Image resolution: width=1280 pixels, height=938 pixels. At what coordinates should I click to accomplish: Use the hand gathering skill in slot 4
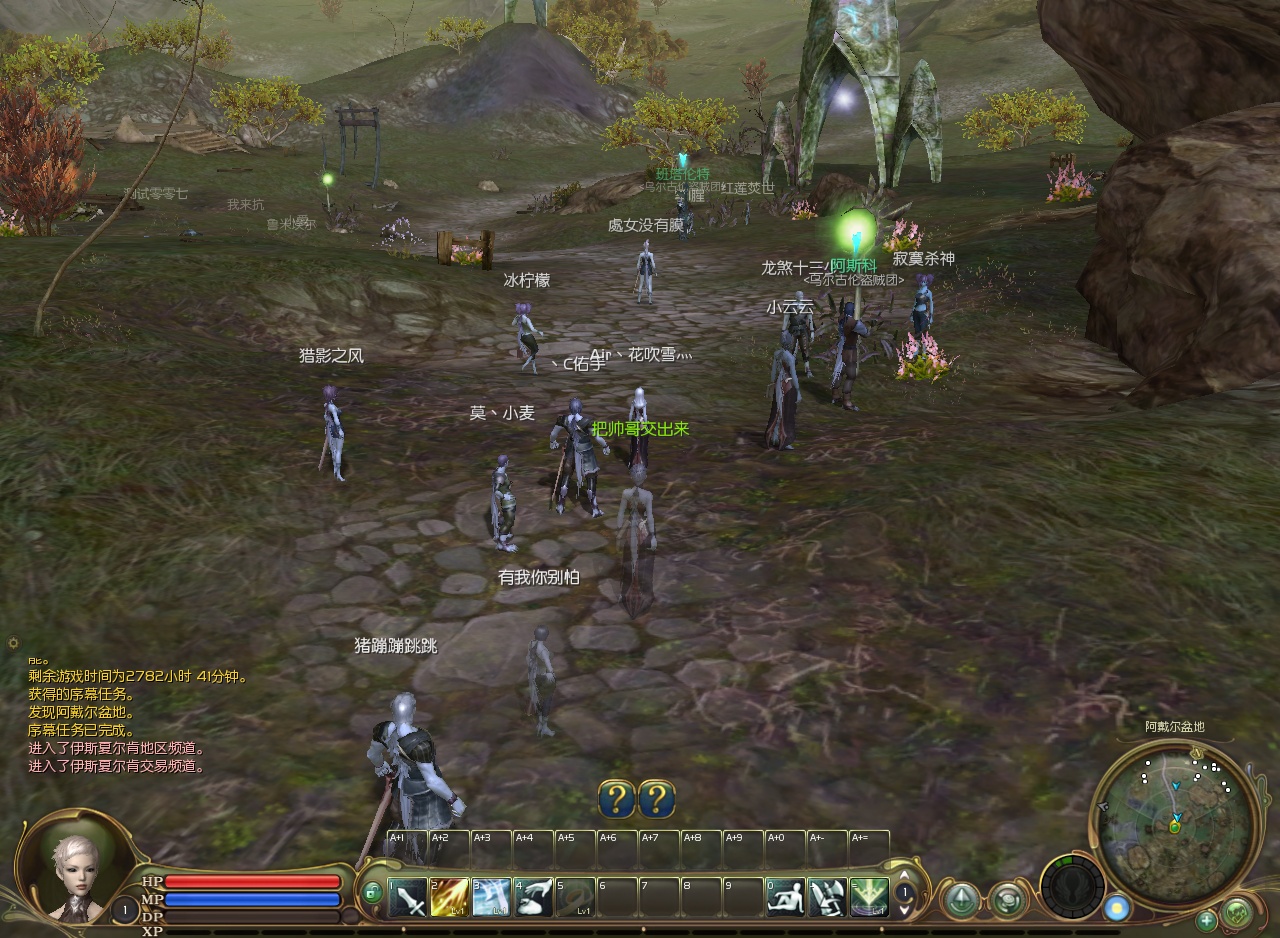pos(534,898)
